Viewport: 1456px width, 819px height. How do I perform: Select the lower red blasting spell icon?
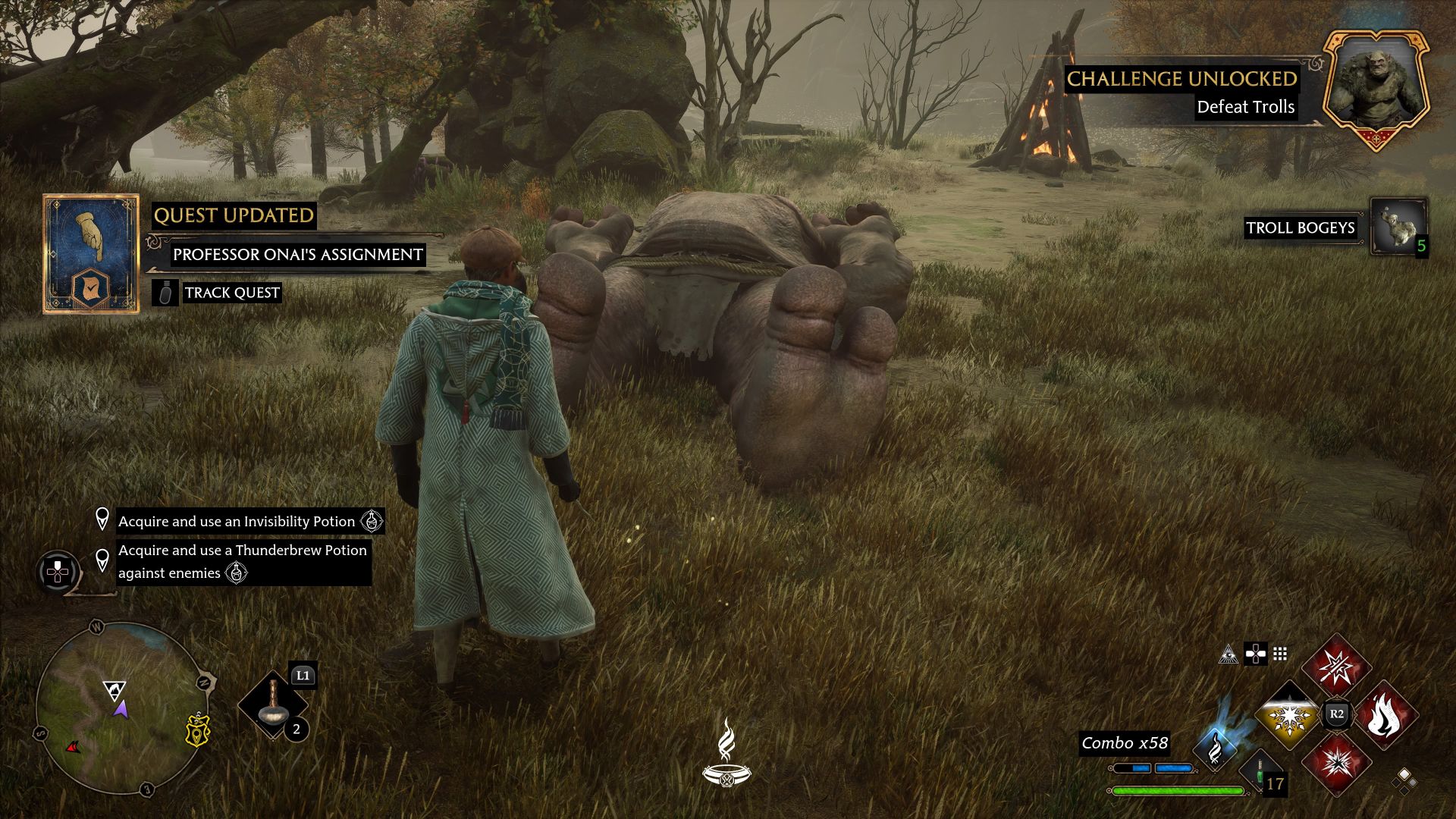tap(1339, 764)
